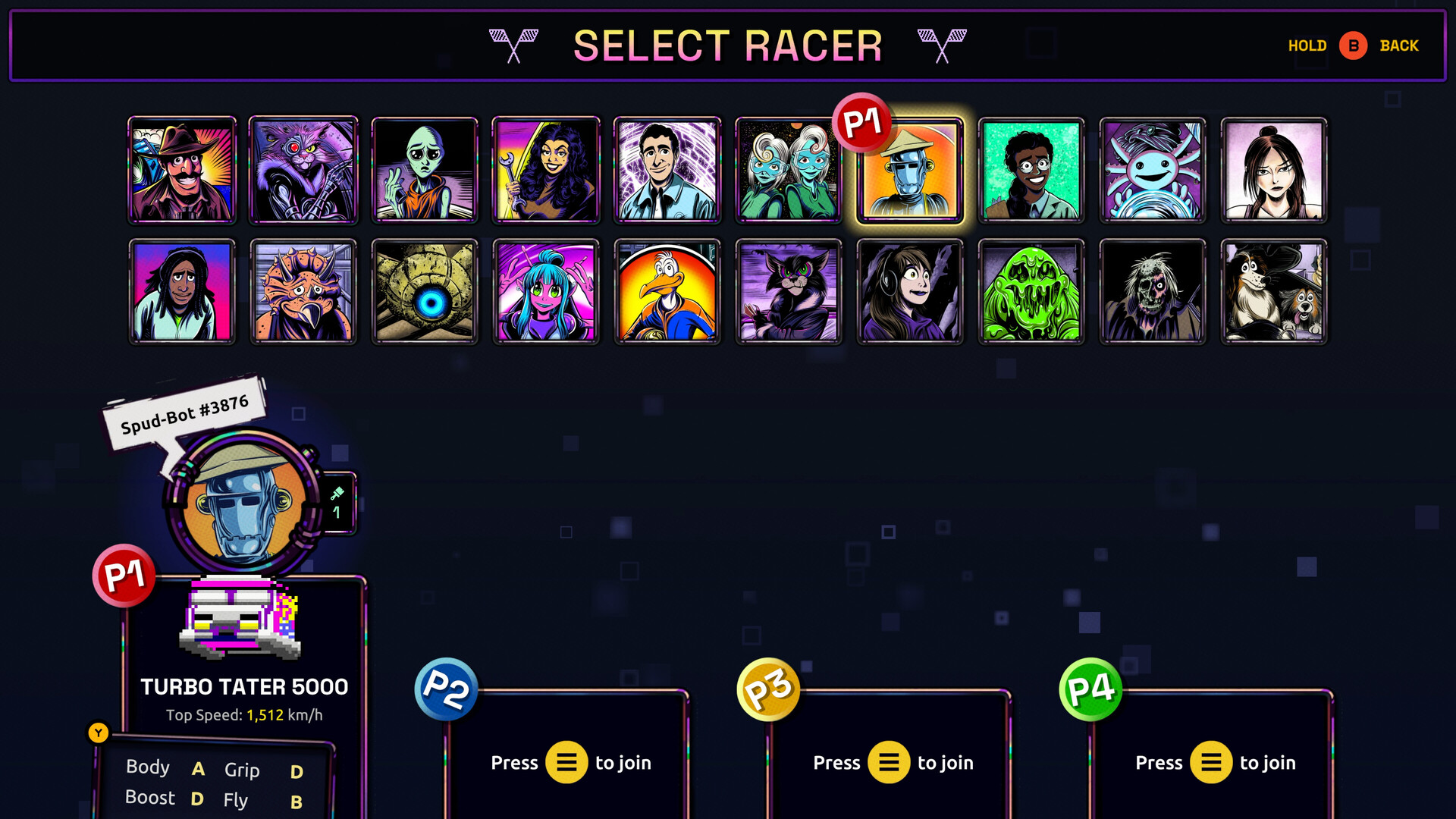Click the yellow menu icon in P2 join prompt

pos(565,763)
